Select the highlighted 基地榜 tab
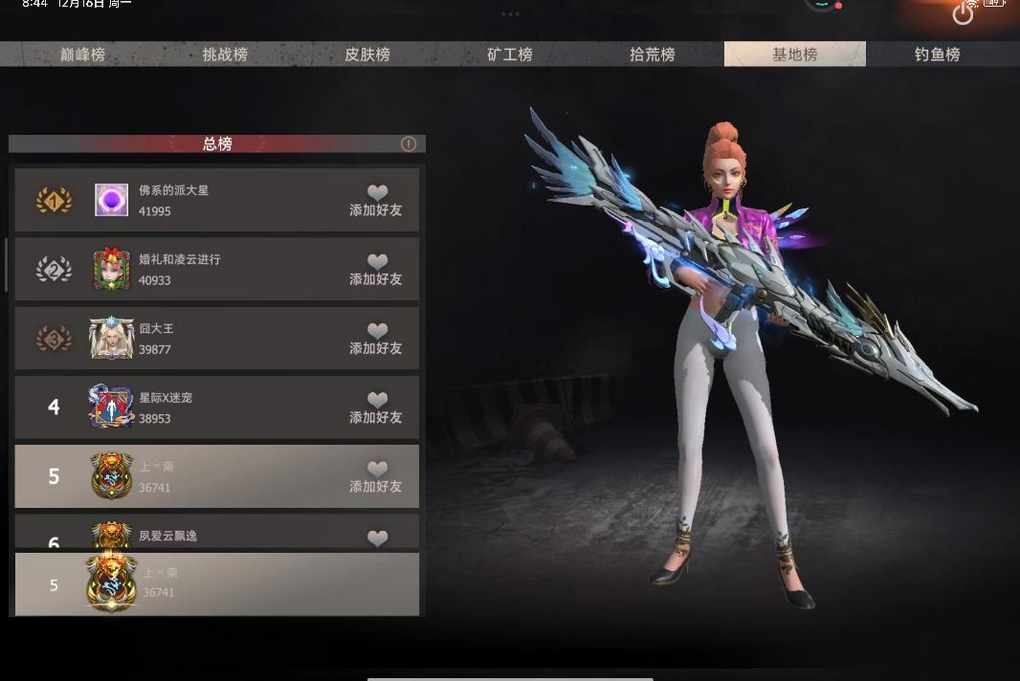This screenshot has height=681, width=1020. click(795, 54)
